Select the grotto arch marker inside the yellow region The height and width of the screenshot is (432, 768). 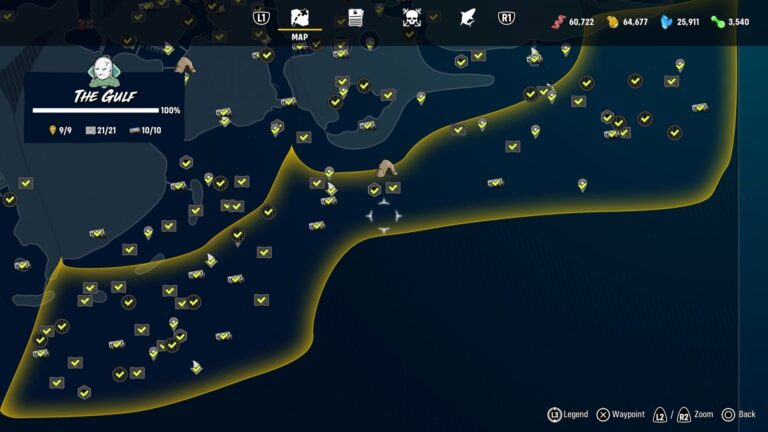387,167
